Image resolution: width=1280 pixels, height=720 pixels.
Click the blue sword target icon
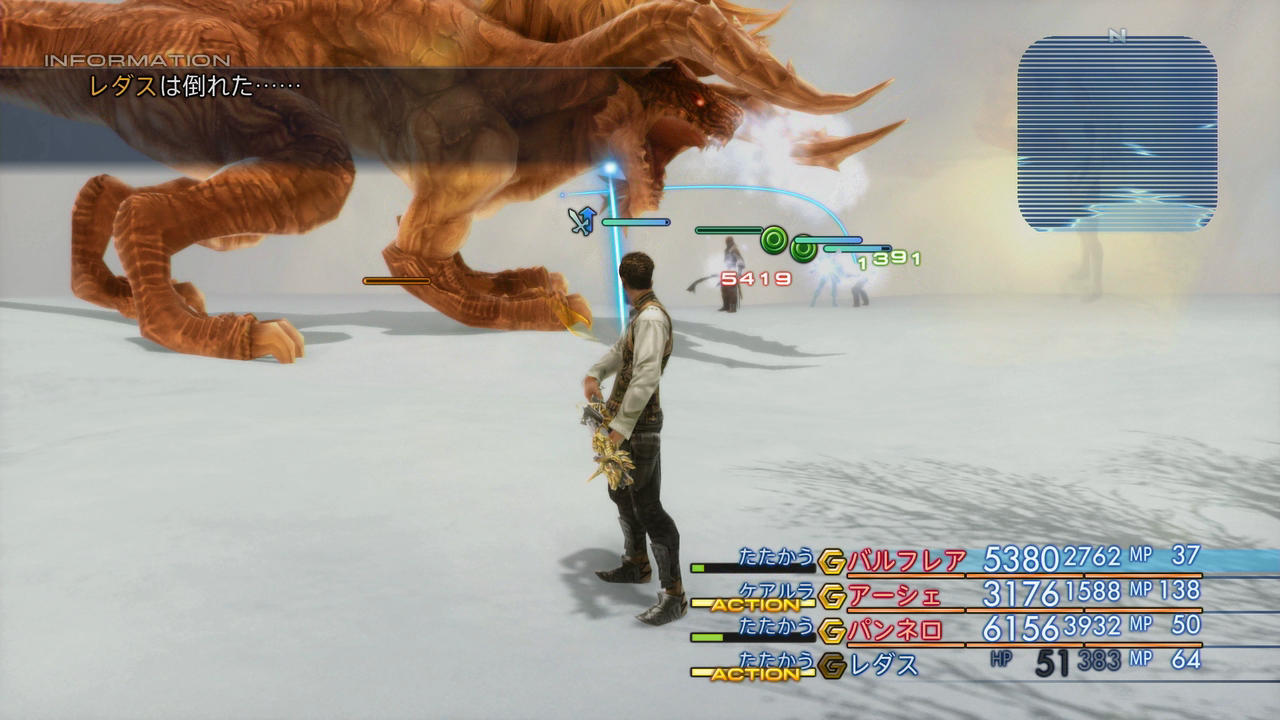coord(581,220)
